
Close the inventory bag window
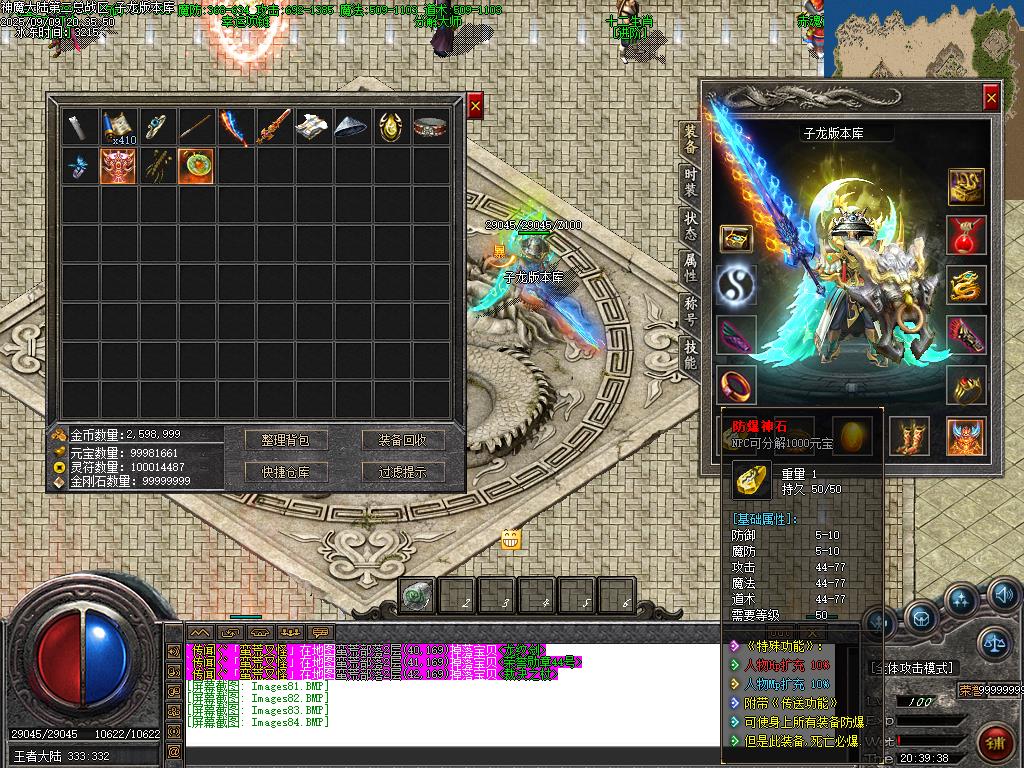tap(475, 104)
